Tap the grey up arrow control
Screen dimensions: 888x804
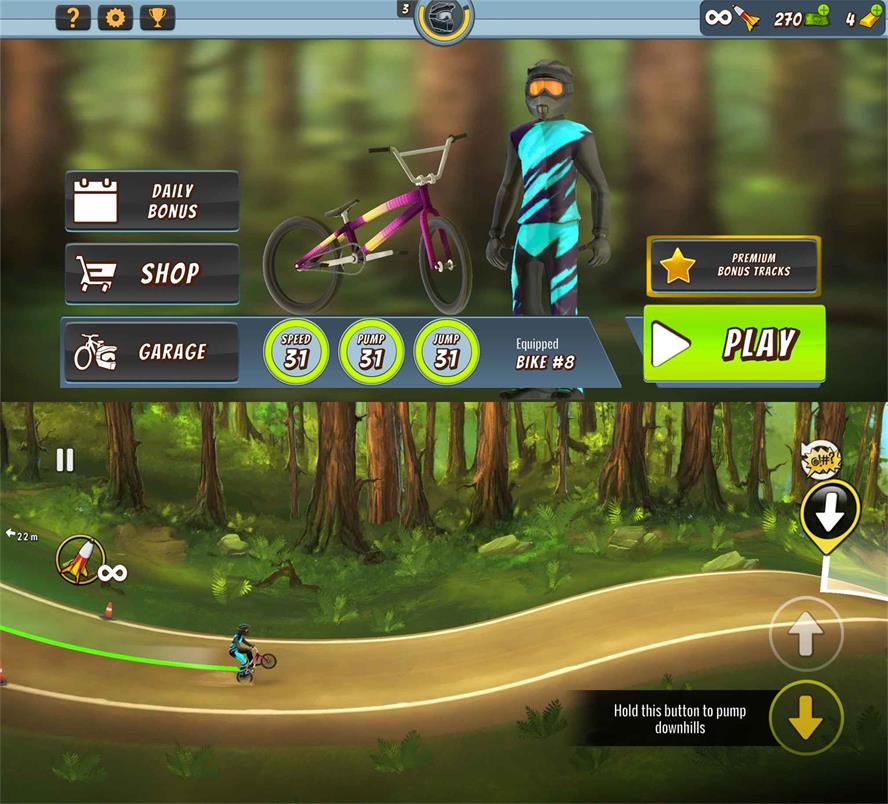pyautogui.click(x=806, y=632)
